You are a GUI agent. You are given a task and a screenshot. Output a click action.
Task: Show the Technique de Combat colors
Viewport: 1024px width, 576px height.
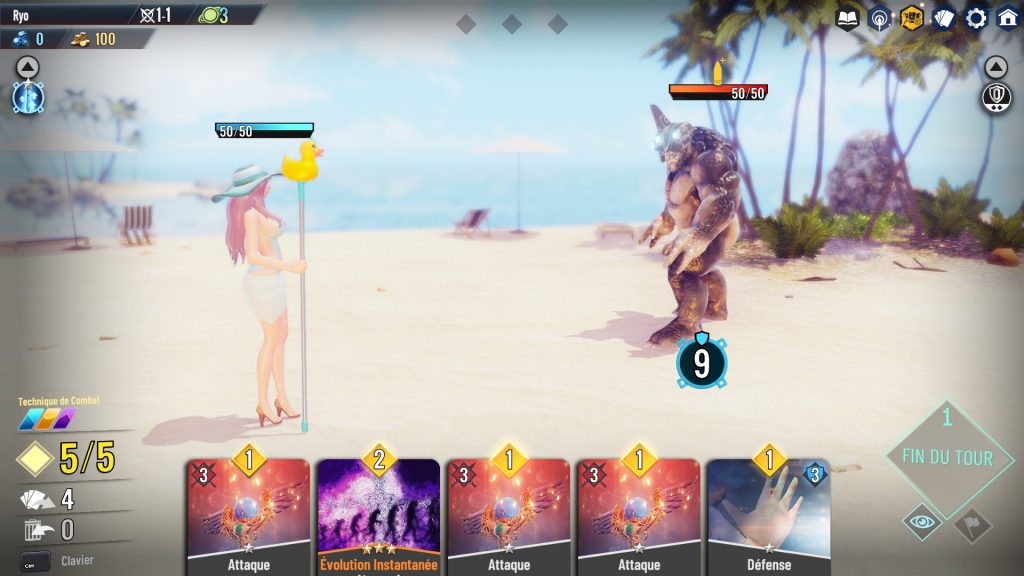[x=47, y=419]
